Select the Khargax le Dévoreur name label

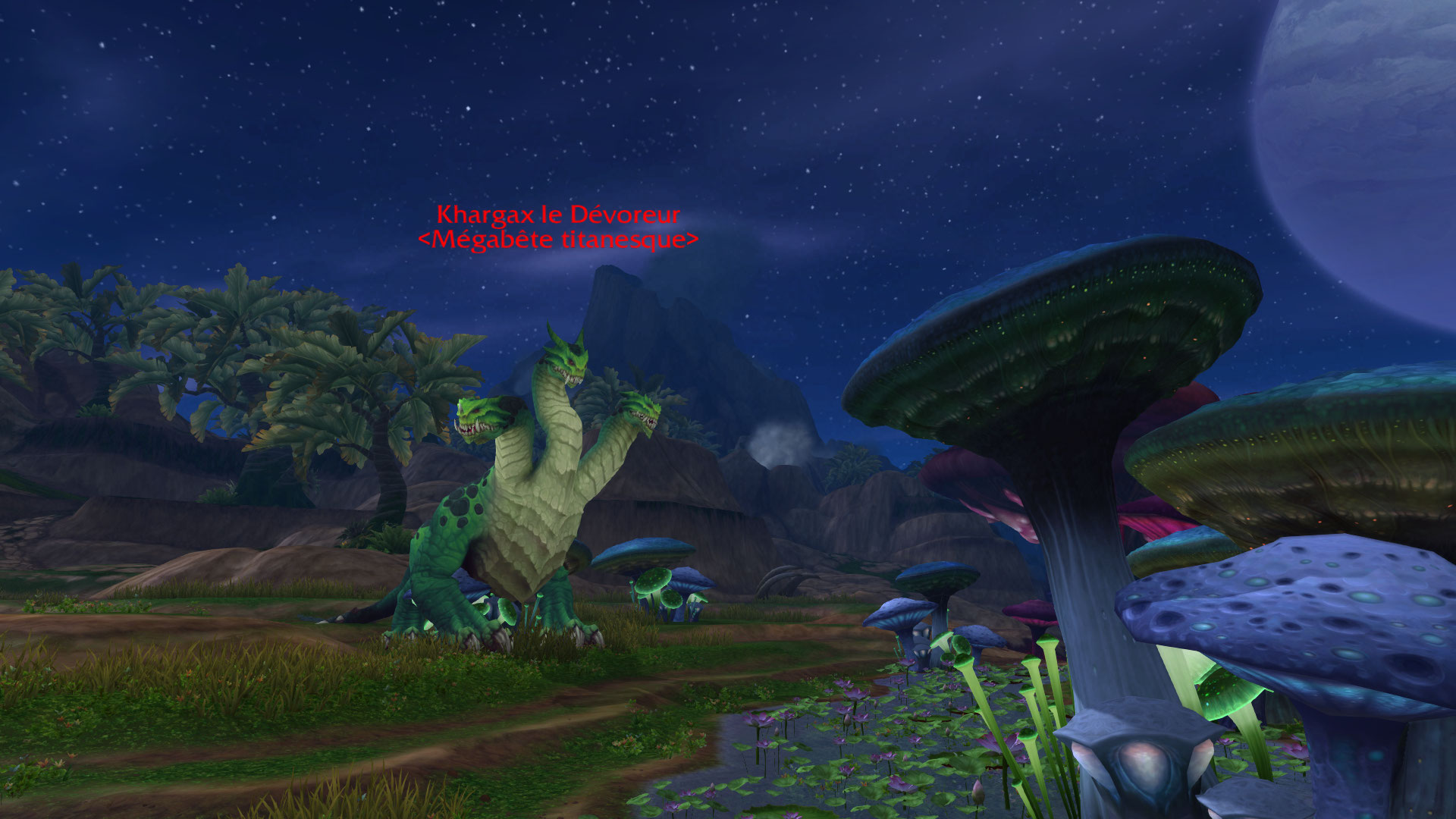coord(558,215)
